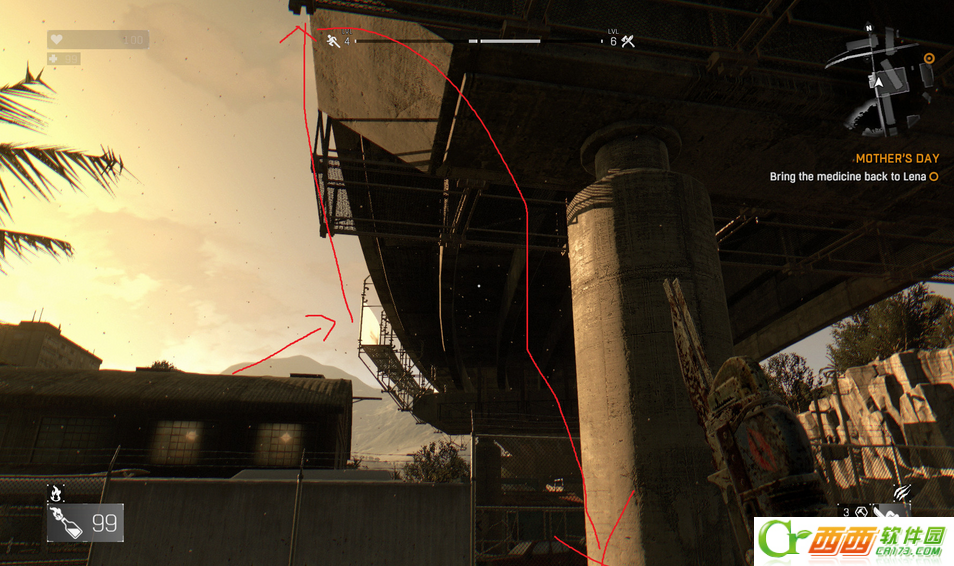Select the Molotov item slot
The image size is (954, 566).
85,522
